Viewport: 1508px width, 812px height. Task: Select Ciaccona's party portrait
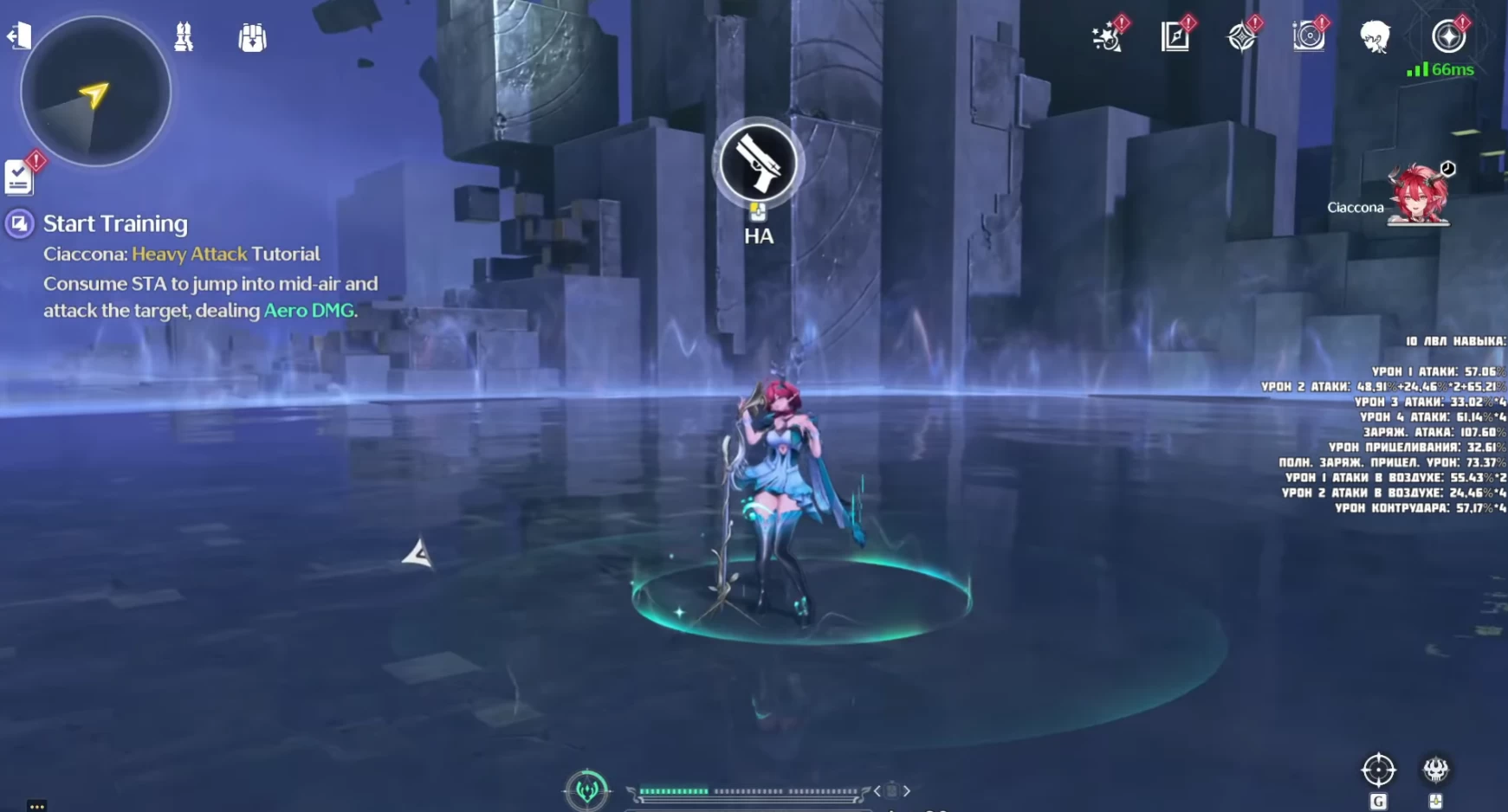tap(1418, 195)
